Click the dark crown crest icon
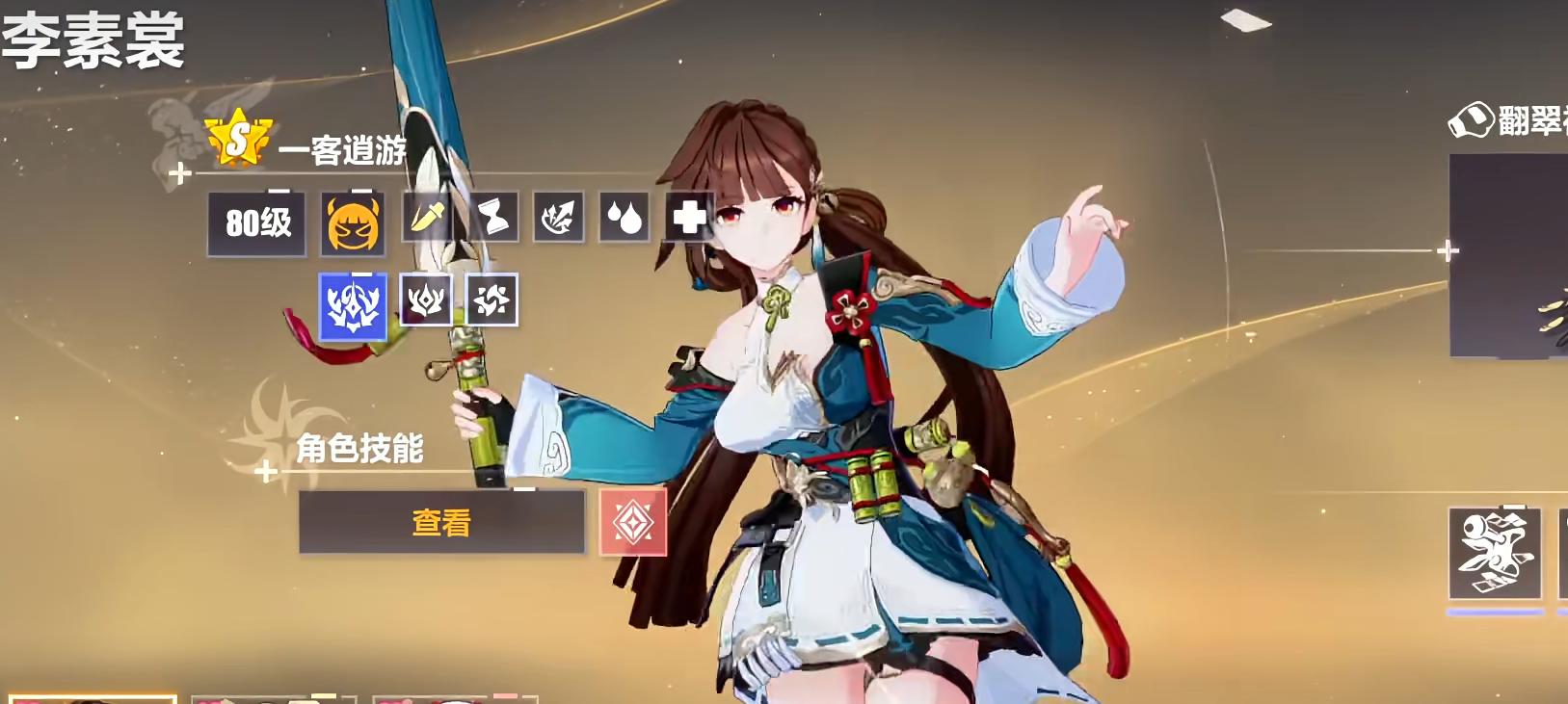Image resolution: width=1568 pixels, height=704 pixels. click(426, 300)
